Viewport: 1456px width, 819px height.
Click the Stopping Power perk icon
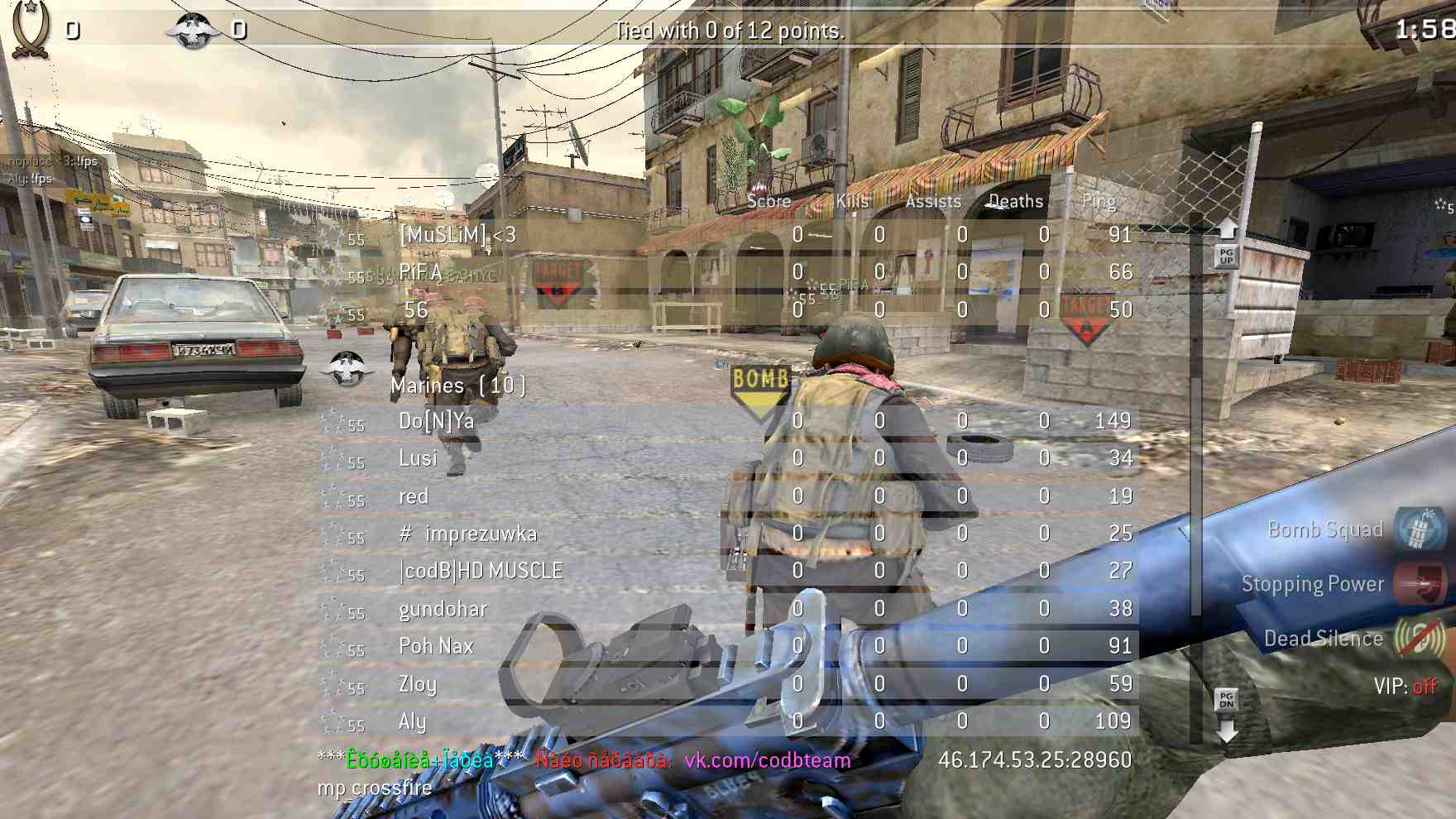1420,583
